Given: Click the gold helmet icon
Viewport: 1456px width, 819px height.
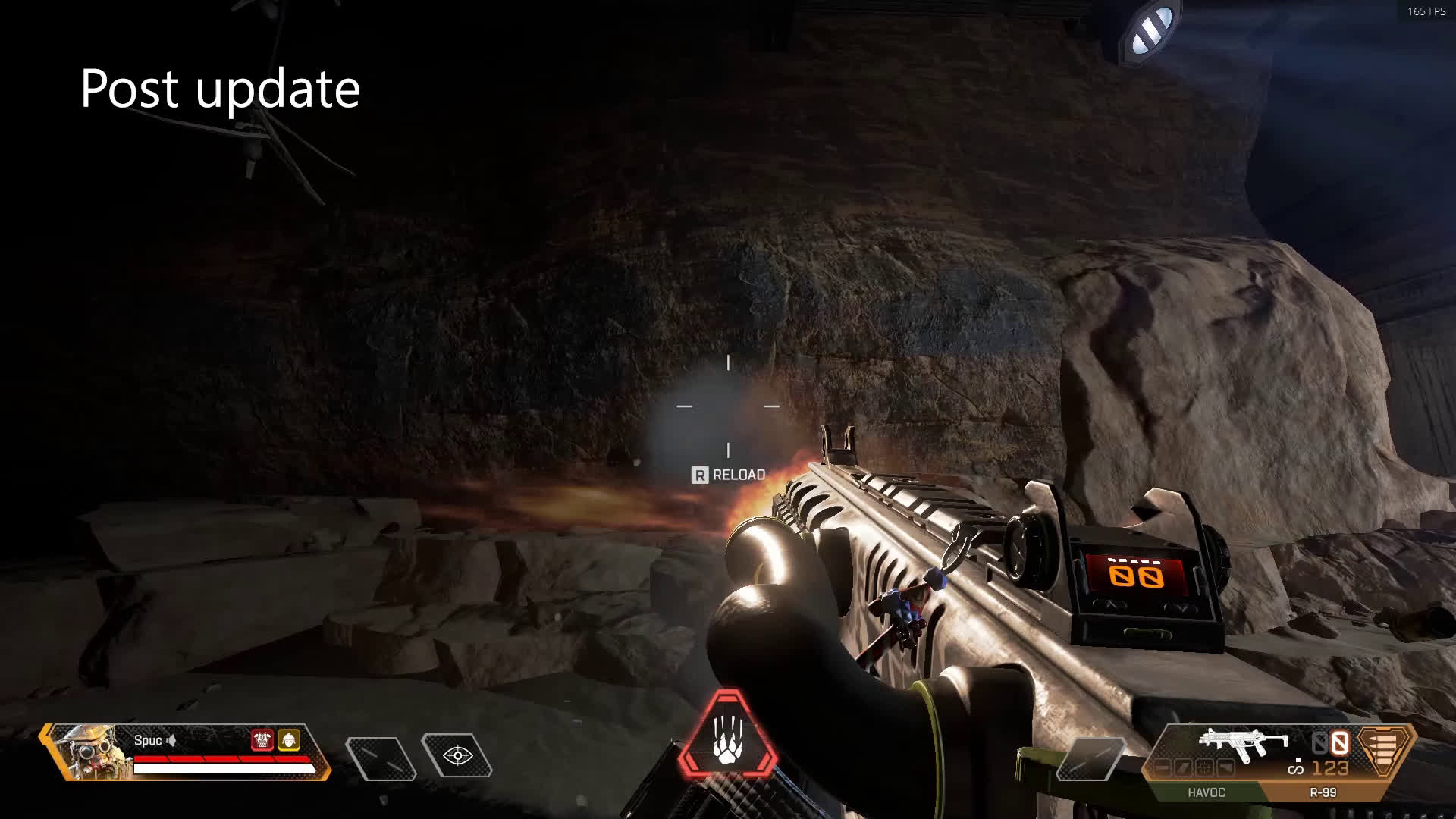Looking at the screenshot, I should click(x=289, y=740).
